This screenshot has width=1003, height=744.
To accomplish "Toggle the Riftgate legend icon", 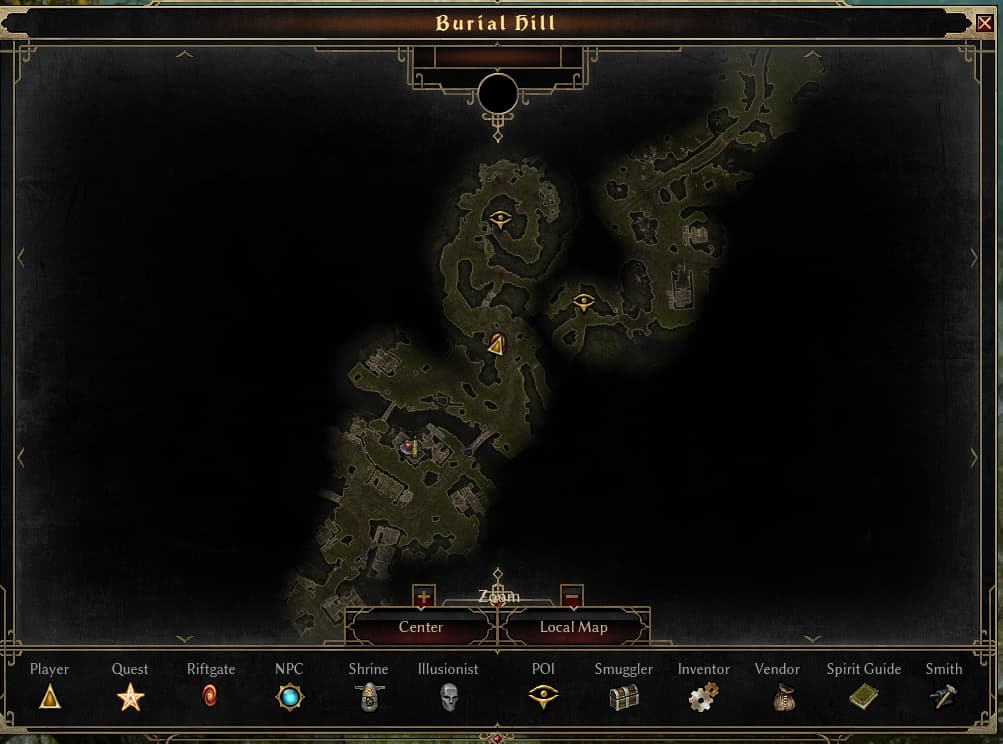I will pyautogui.click(x=210, y=697).
